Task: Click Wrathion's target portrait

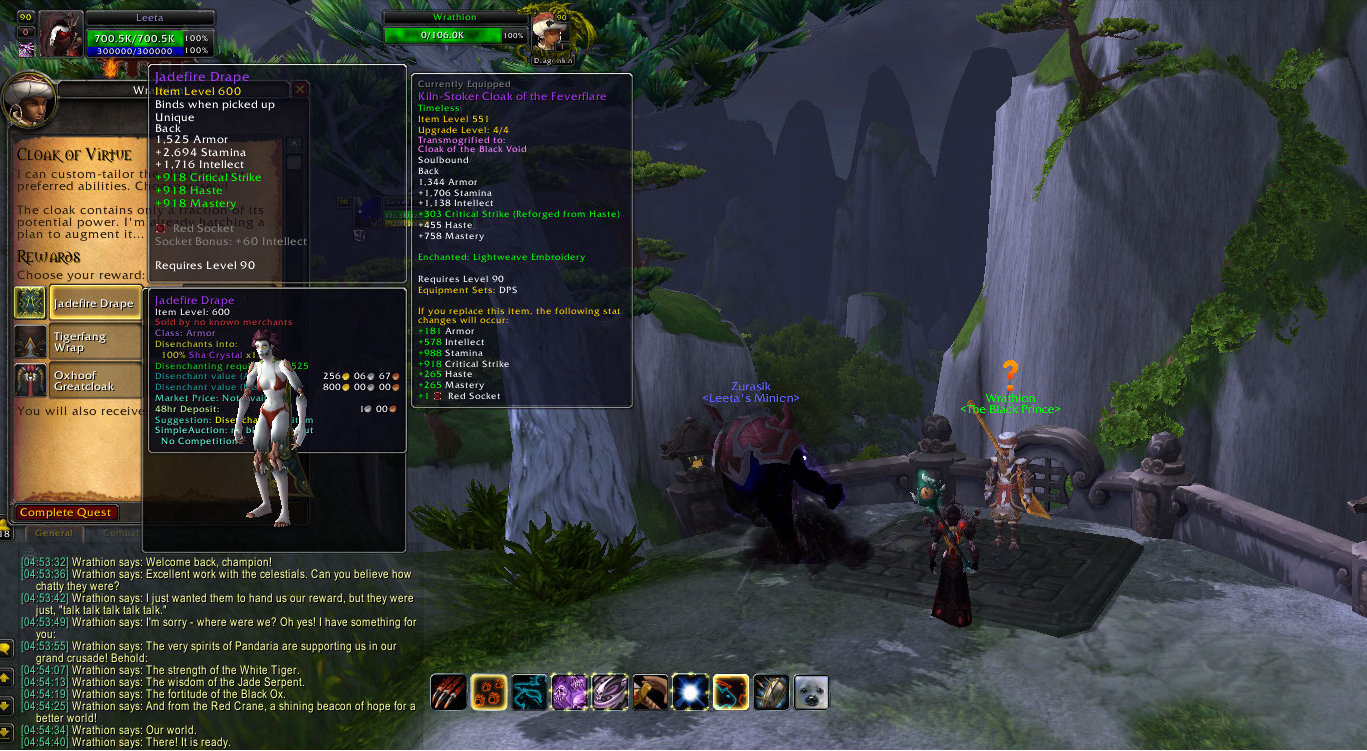Action: point(549,32)
